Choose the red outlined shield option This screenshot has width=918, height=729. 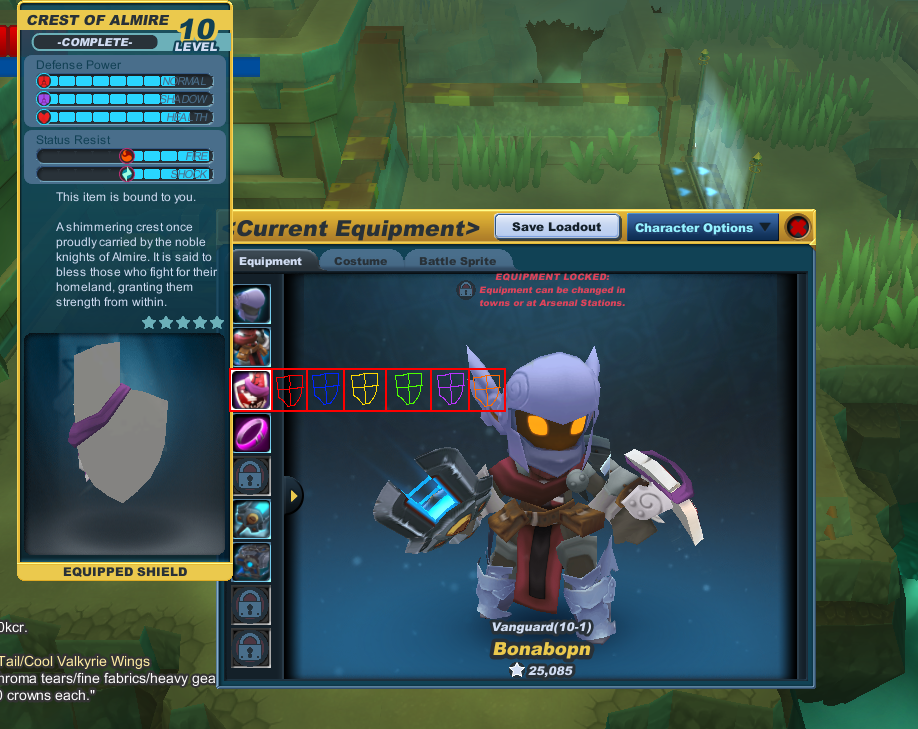point(290,389)
